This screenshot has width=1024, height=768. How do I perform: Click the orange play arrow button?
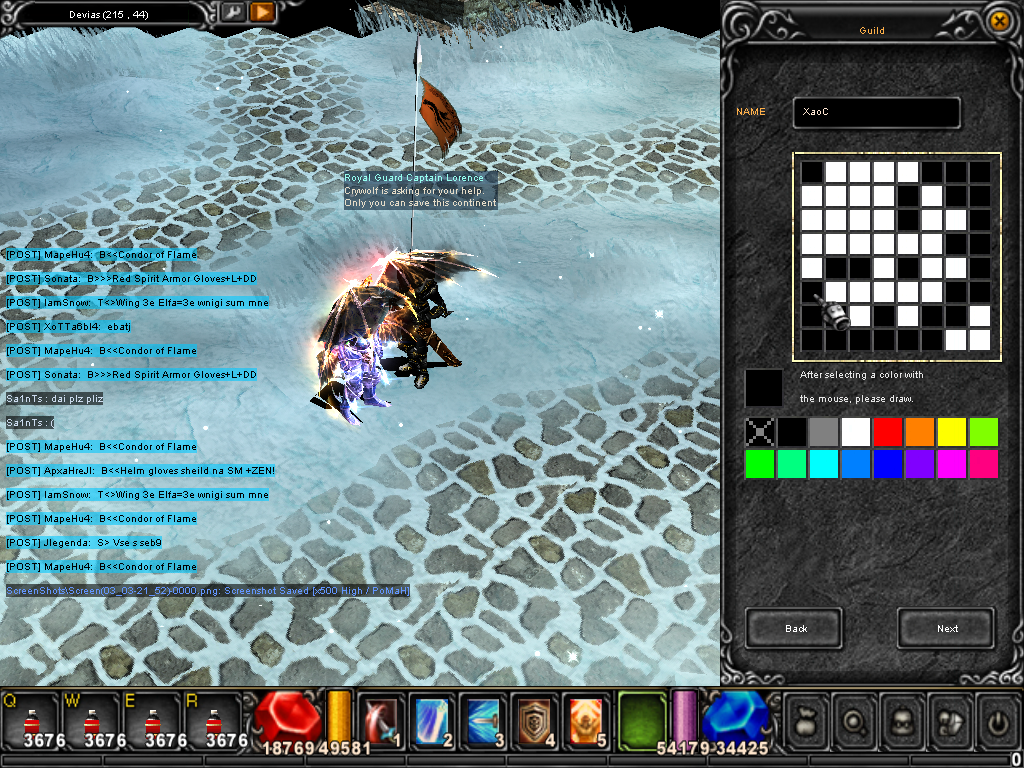pyautogui.click(x=262, y=12)
